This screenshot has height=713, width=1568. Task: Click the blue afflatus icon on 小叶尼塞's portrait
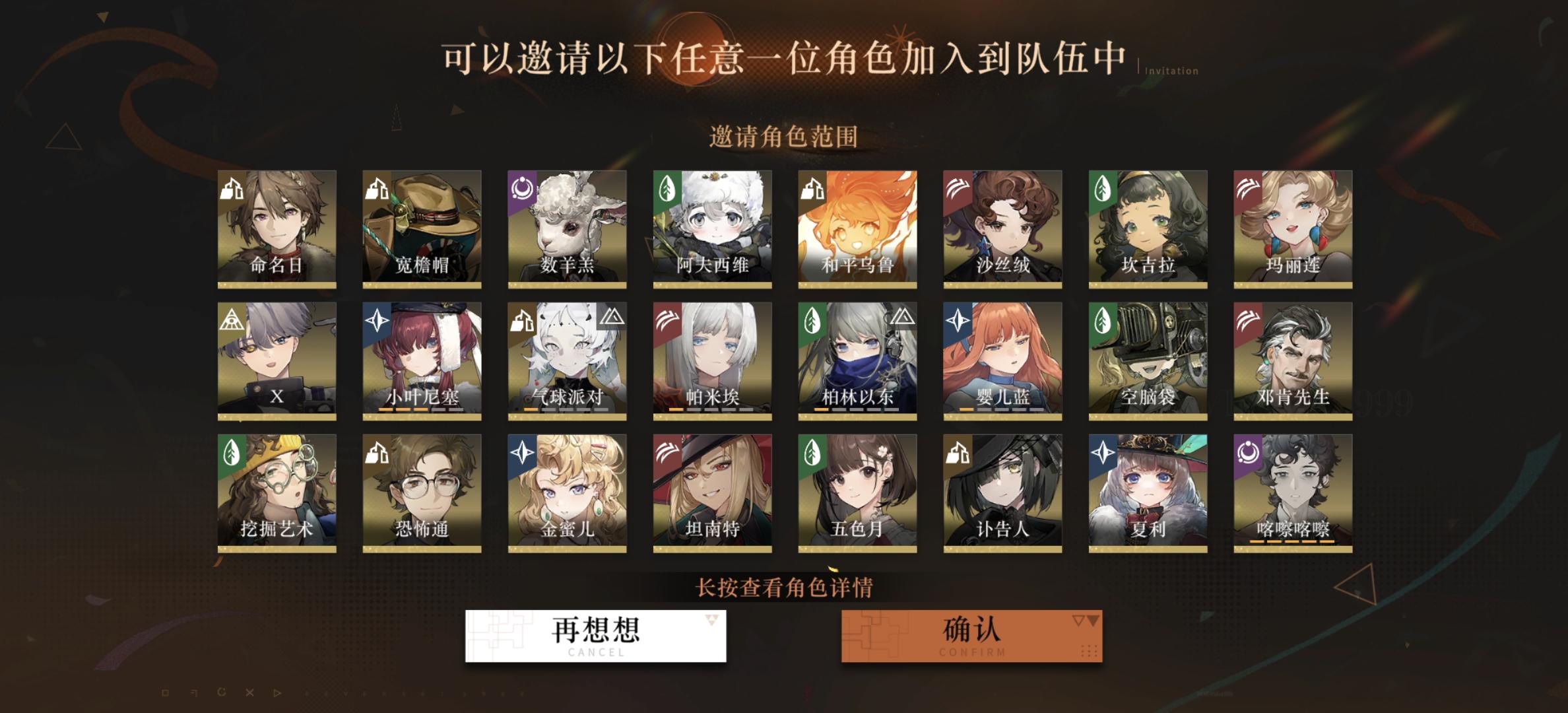coord(377,322)
